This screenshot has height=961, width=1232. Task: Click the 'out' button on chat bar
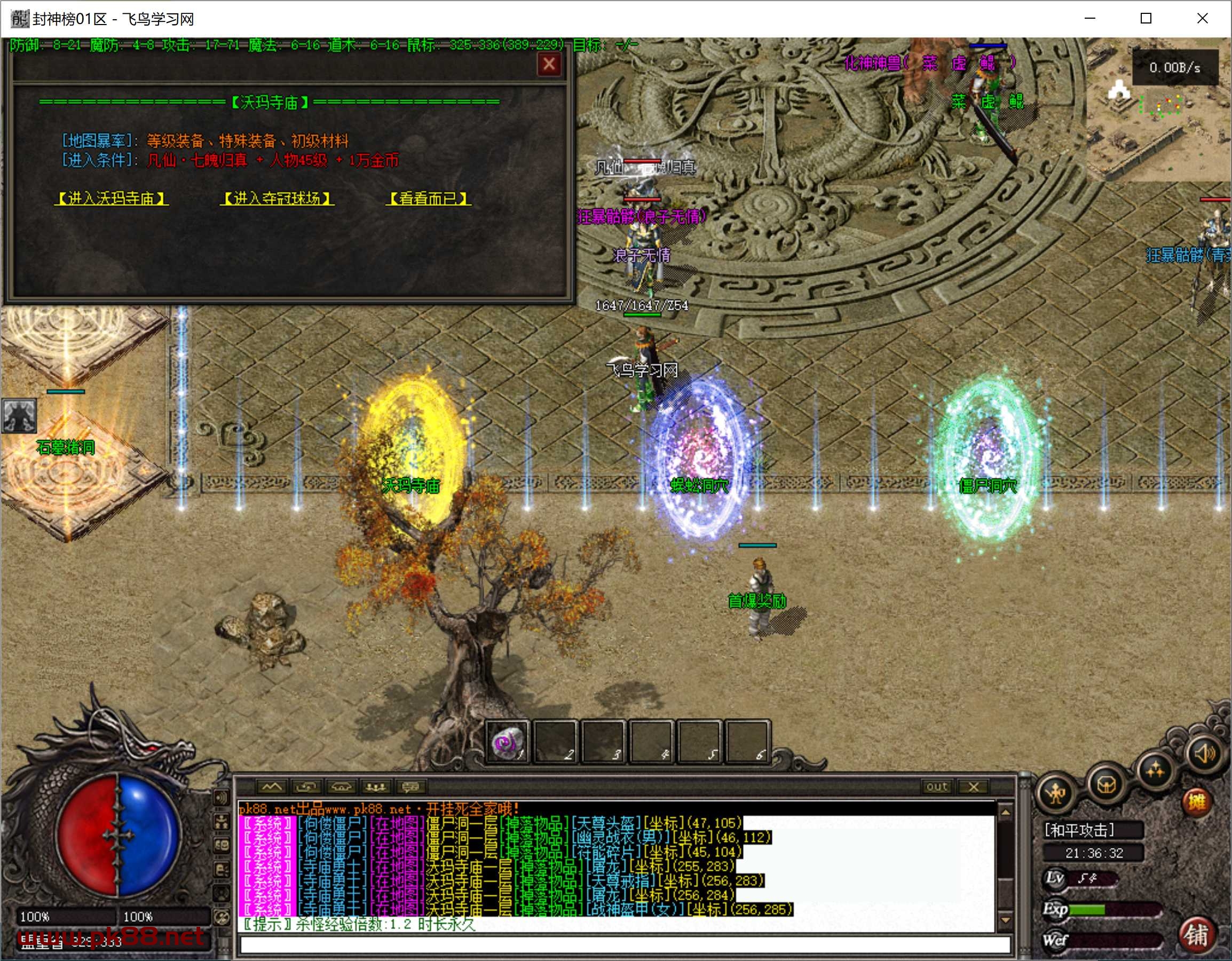[936, 786]
